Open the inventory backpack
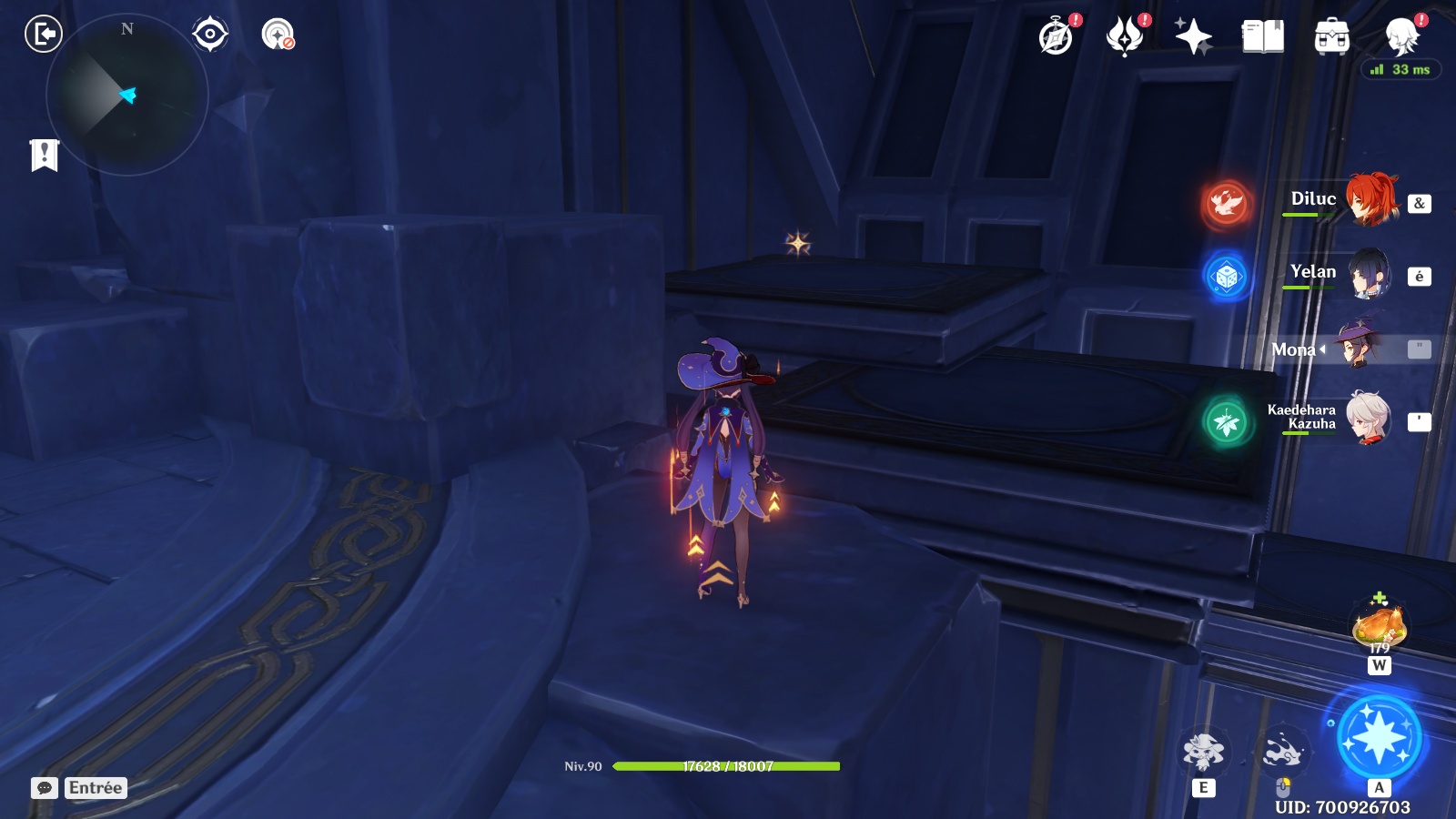 click(x=1331, y=37)
